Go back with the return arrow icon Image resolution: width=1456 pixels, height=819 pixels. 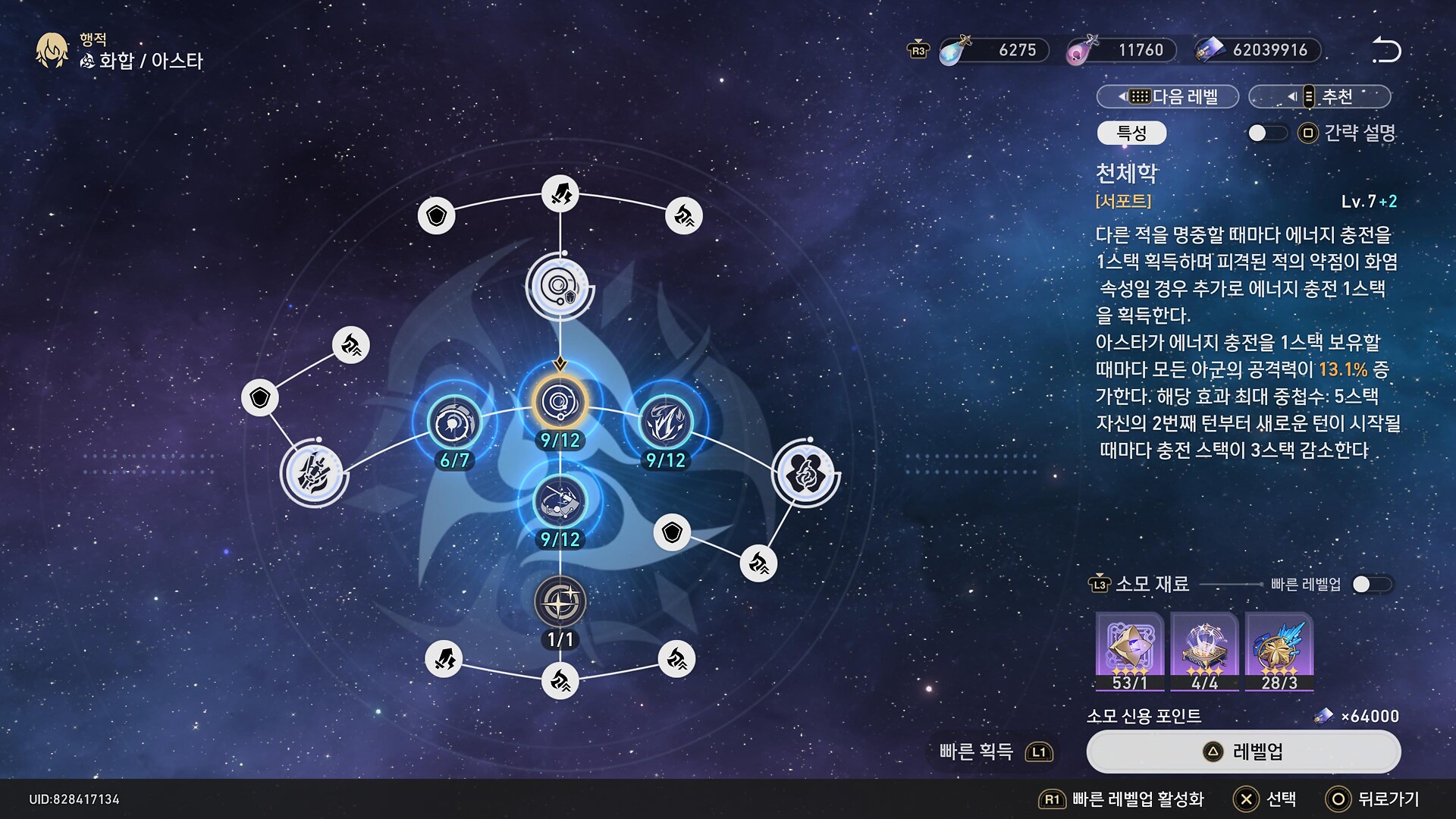[x=1386, y=50]
